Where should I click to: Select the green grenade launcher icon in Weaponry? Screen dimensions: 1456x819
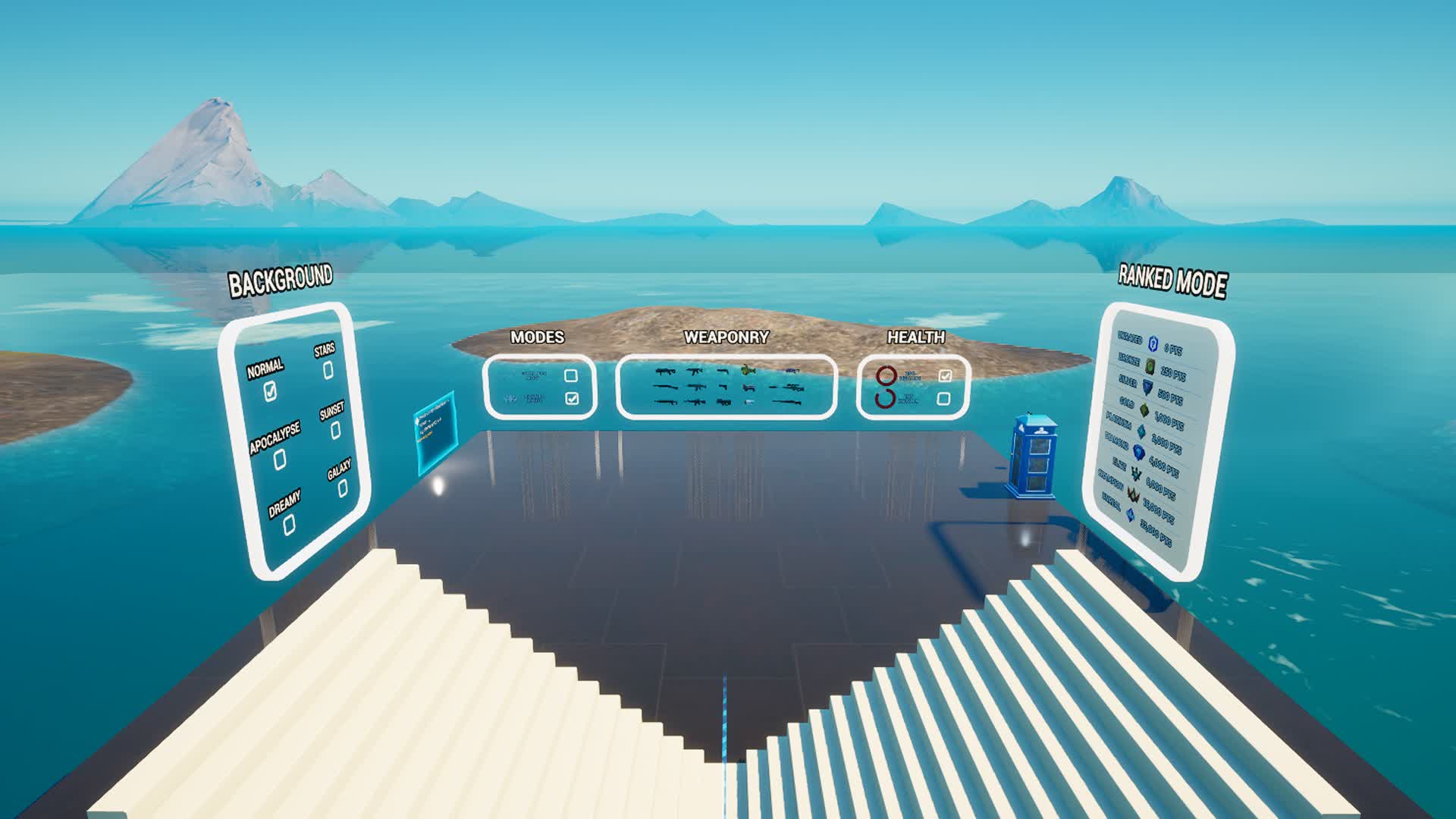[x=748, y=372]
